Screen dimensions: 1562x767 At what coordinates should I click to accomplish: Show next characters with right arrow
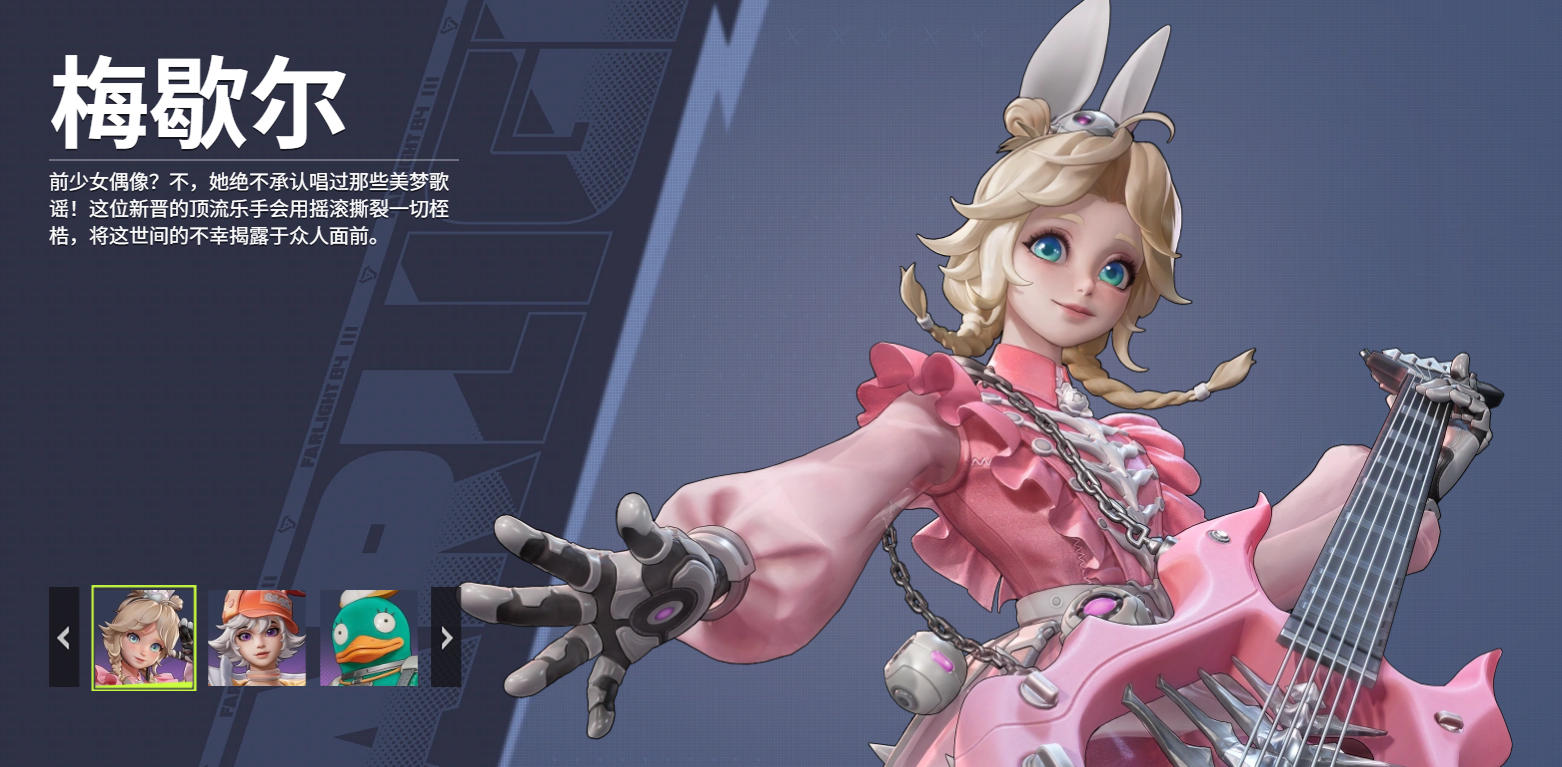pyautogui.click(x=446, y=637)
